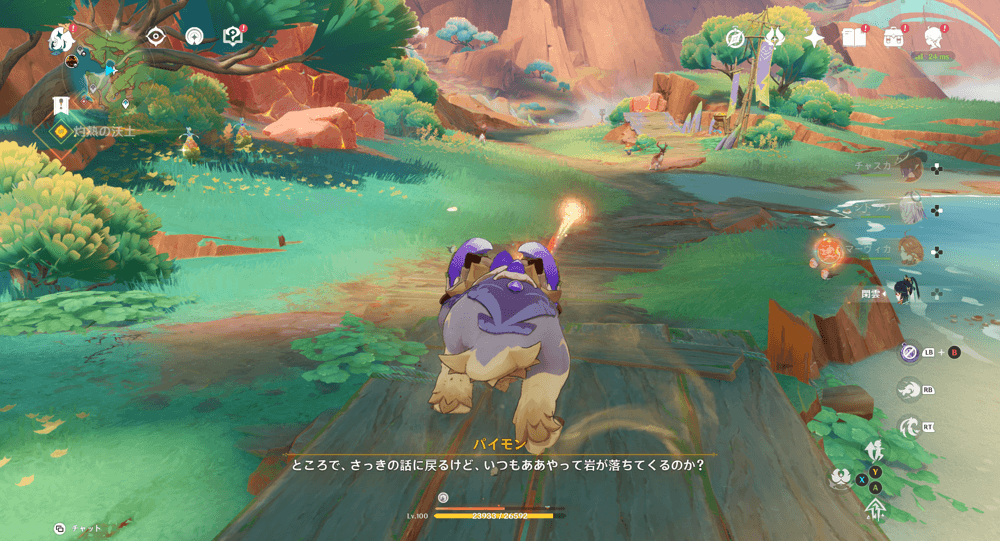The width and height of the screenshot is (1000, 541).
Task: Open the compass events icon
Action: [736, 38]
